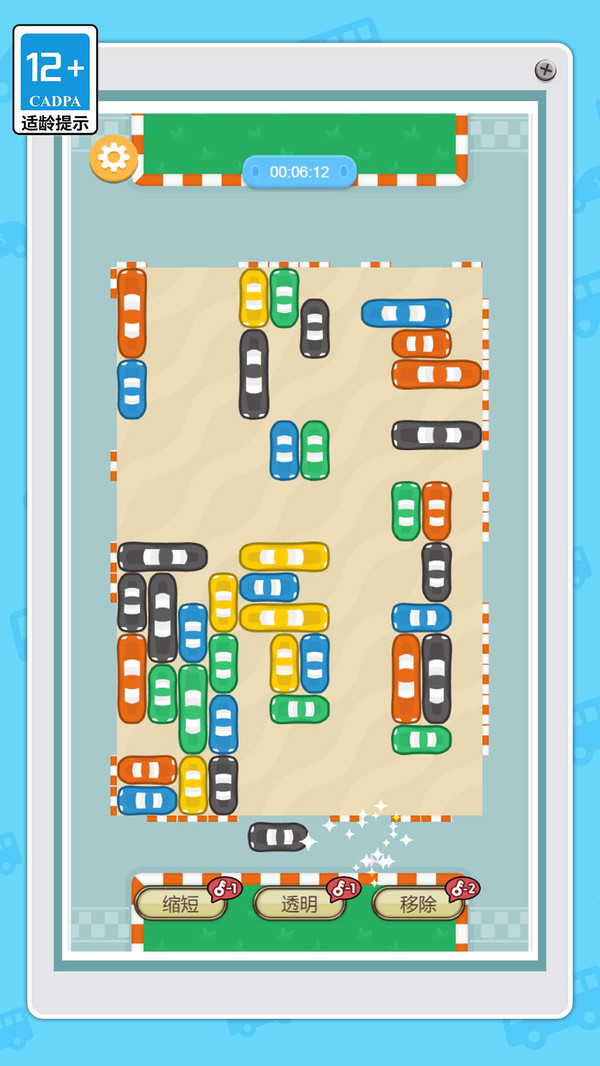
Task: Use the 缩短 shorten power-up
Action: point(181,904)
